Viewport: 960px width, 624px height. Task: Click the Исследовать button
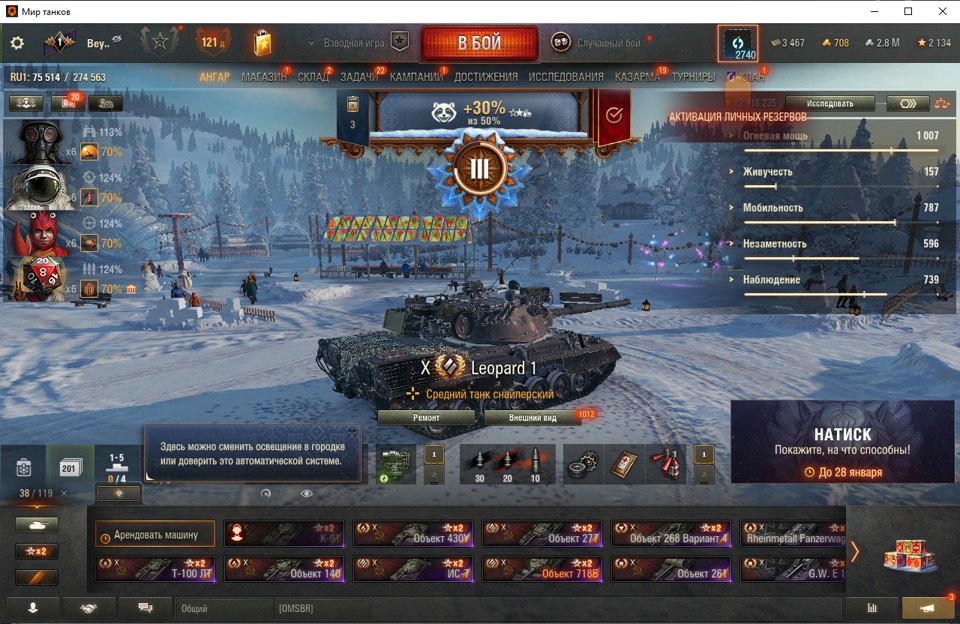click(830, 103)
